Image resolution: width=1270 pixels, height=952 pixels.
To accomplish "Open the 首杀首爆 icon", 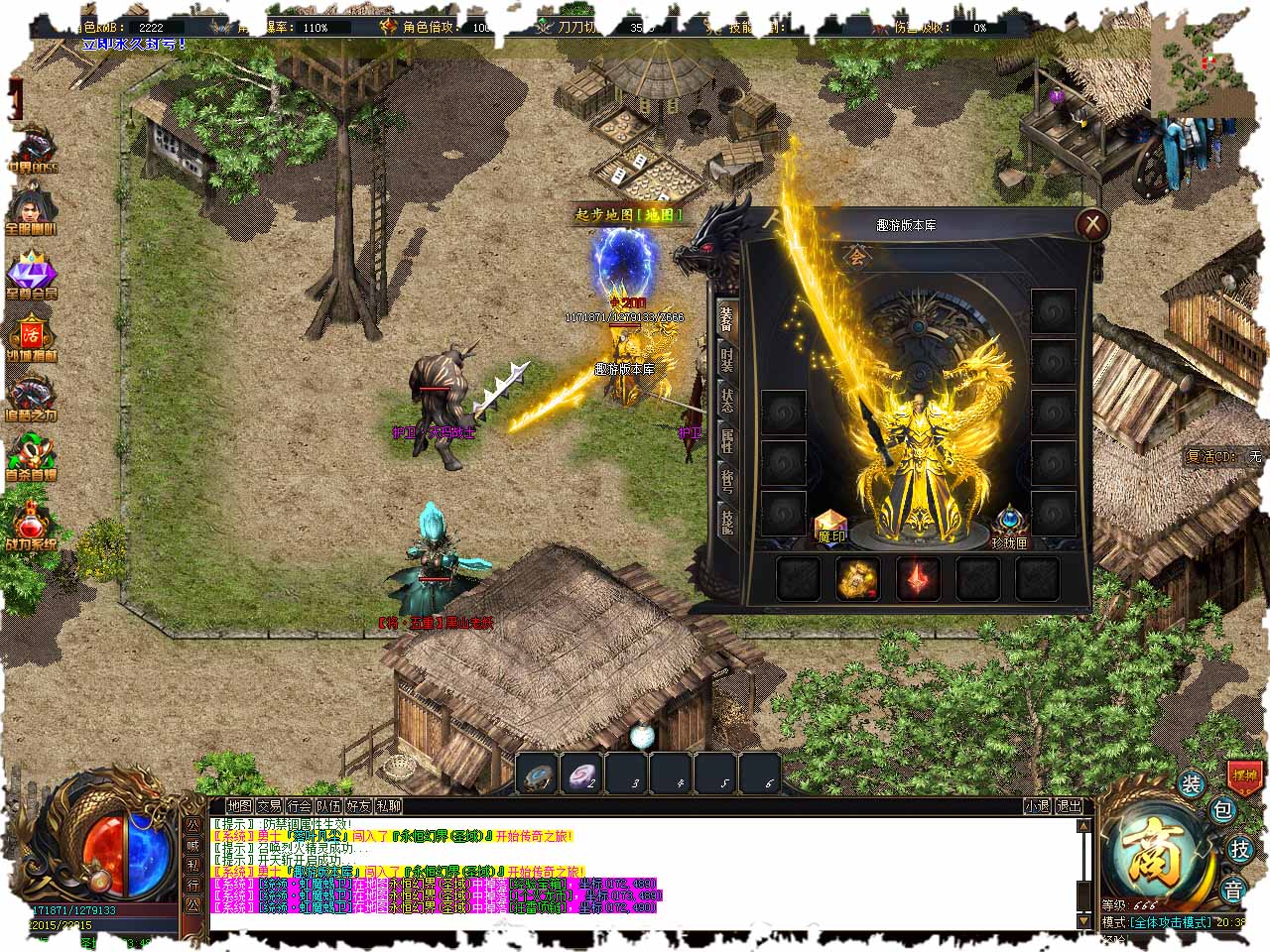I will [33, 456].
